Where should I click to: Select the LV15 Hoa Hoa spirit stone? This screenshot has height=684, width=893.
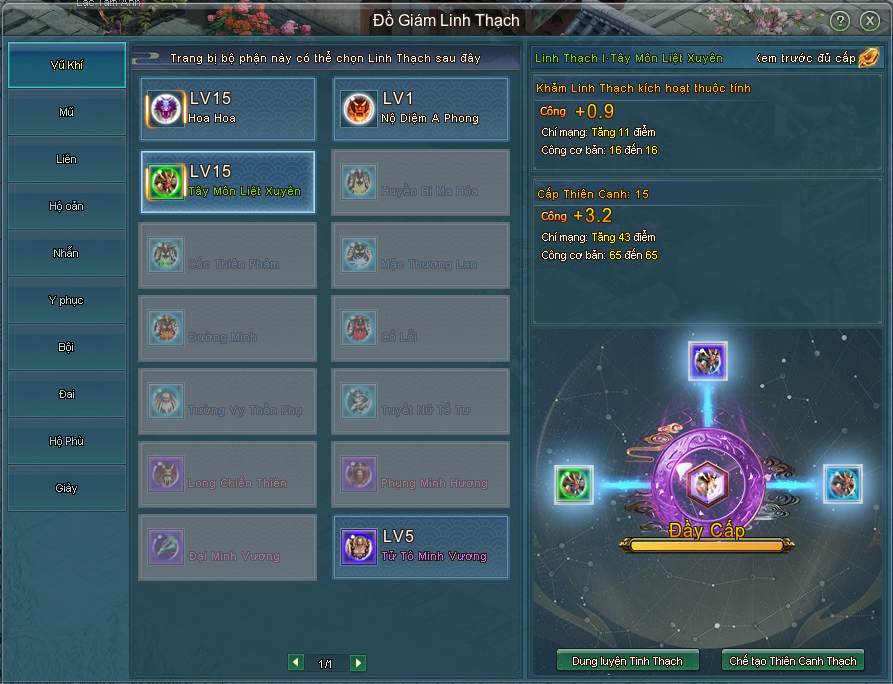pyautogui.click(x=228, y=109)
